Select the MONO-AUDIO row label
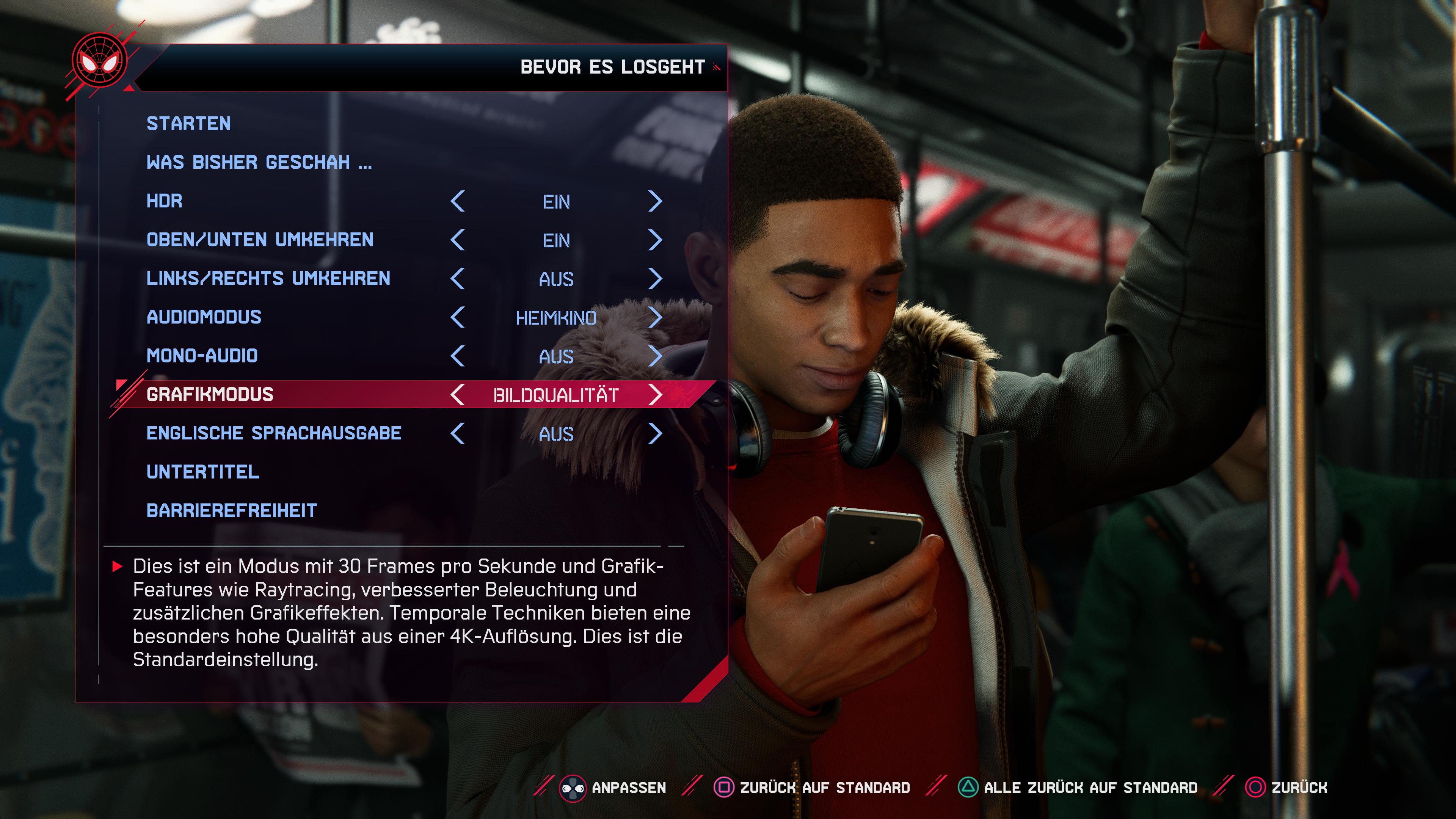1456x819 pixels. coord(202,356)
